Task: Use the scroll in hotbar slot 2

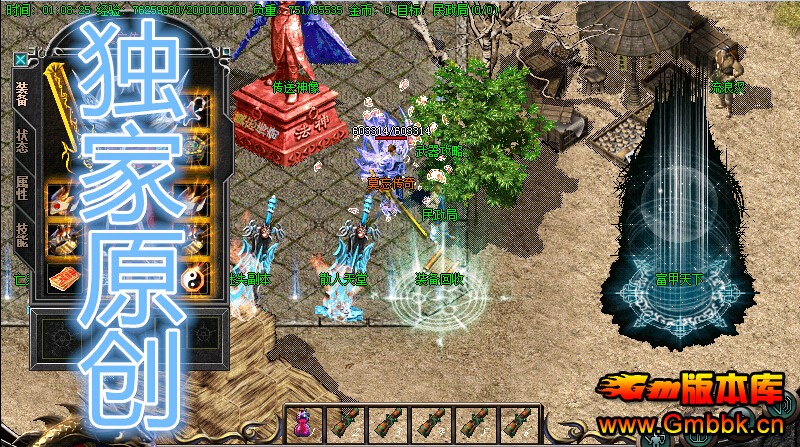Action: (343, 426)
